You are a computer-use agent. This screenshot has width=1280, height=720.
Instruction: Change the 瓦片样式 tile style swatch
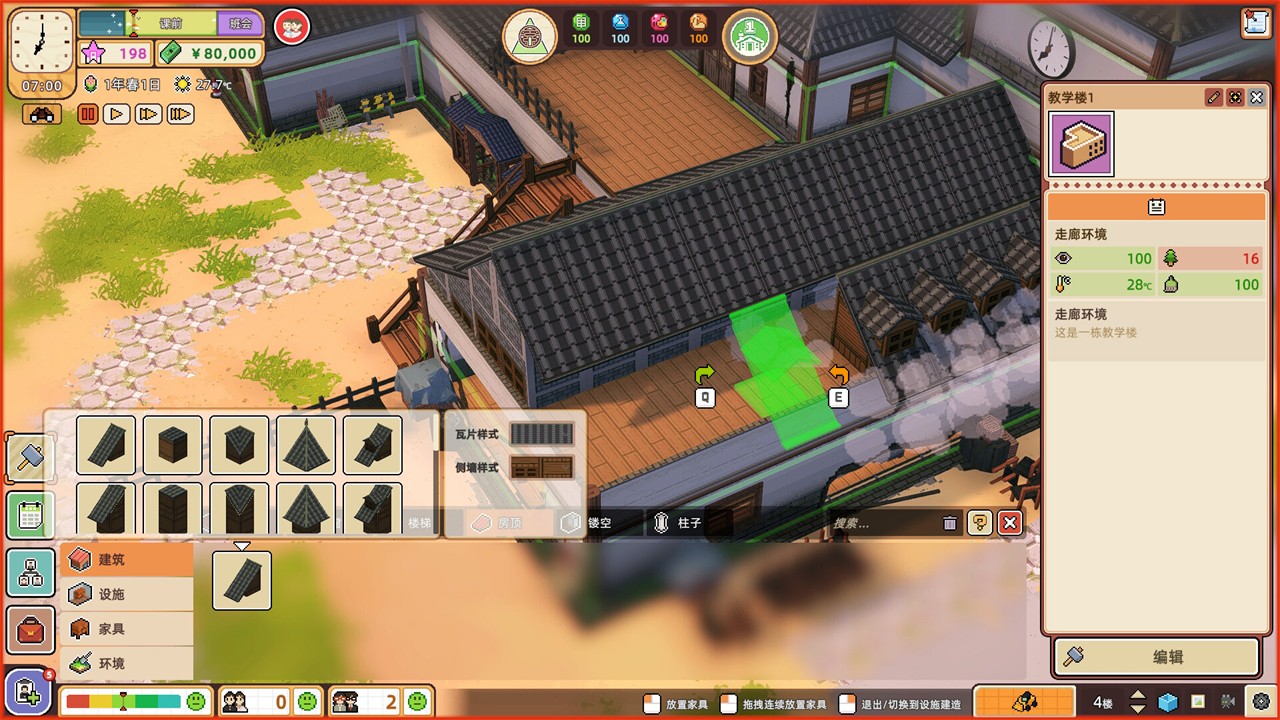pos(542,434)
